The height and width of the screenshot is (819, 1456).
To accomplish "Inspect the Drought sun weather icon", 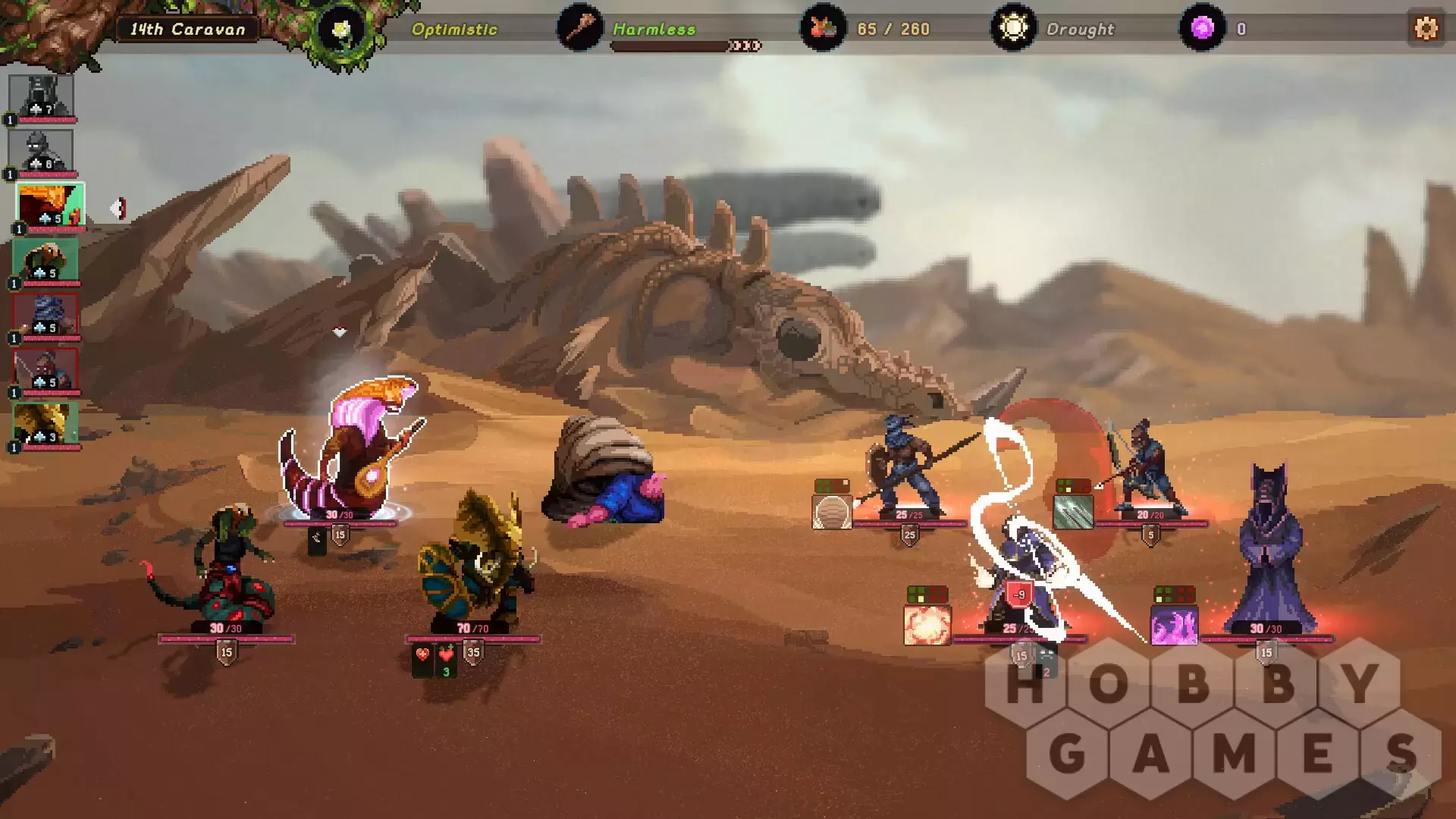I will coord(1013,29).
